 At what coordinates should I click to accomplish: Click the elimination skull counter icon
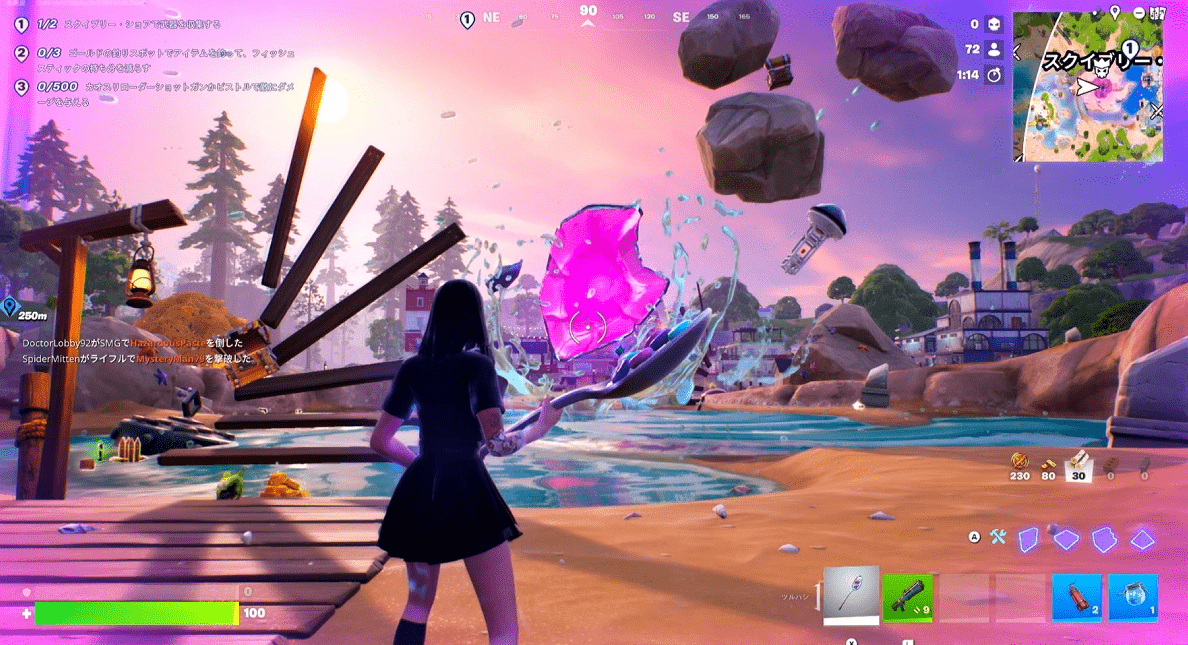pyautogui.click(x=994, y=24)
